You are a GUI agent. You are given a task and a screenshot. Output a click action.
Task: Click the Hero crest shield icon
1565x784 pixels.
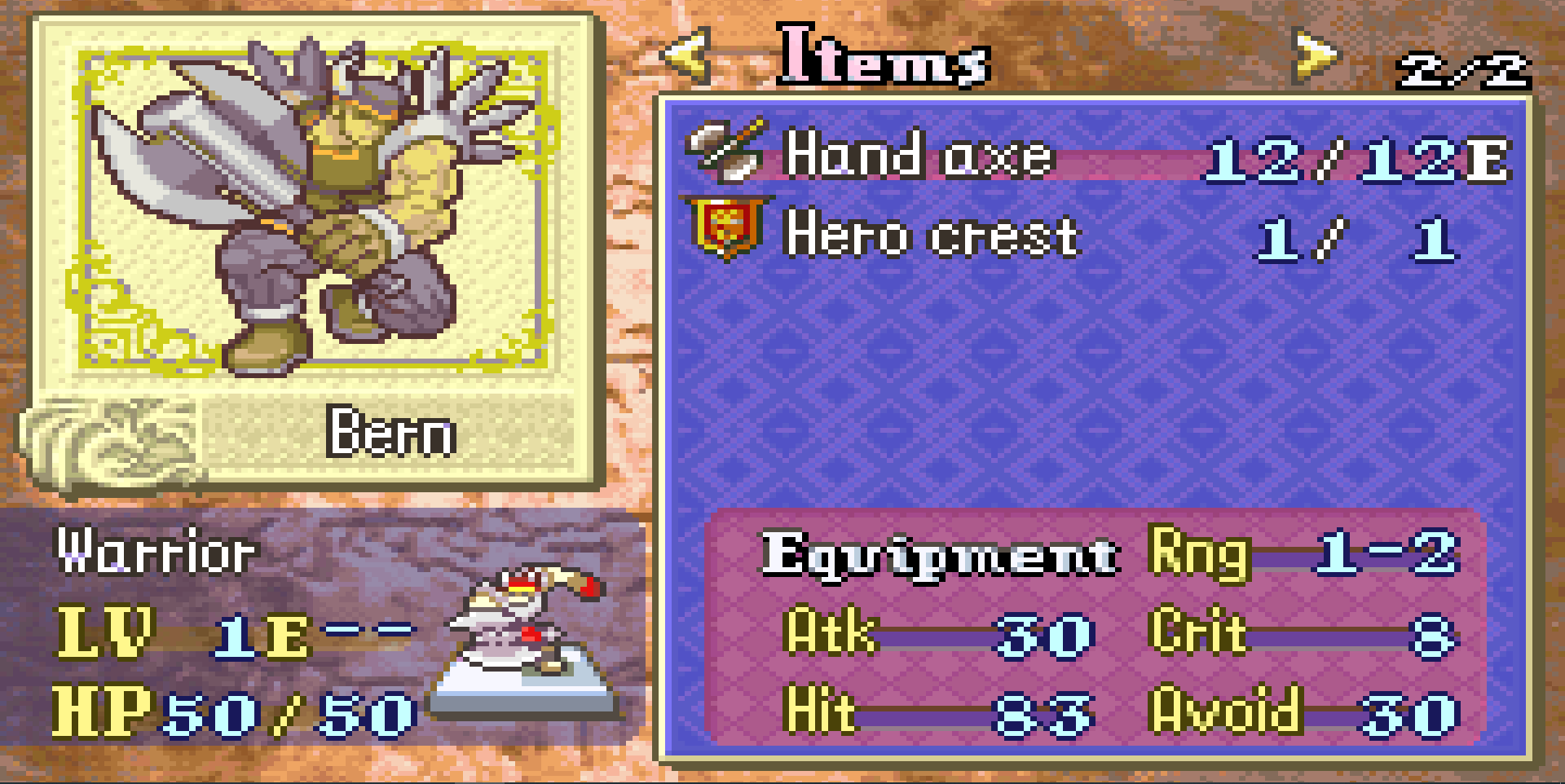tap(724, 229)
